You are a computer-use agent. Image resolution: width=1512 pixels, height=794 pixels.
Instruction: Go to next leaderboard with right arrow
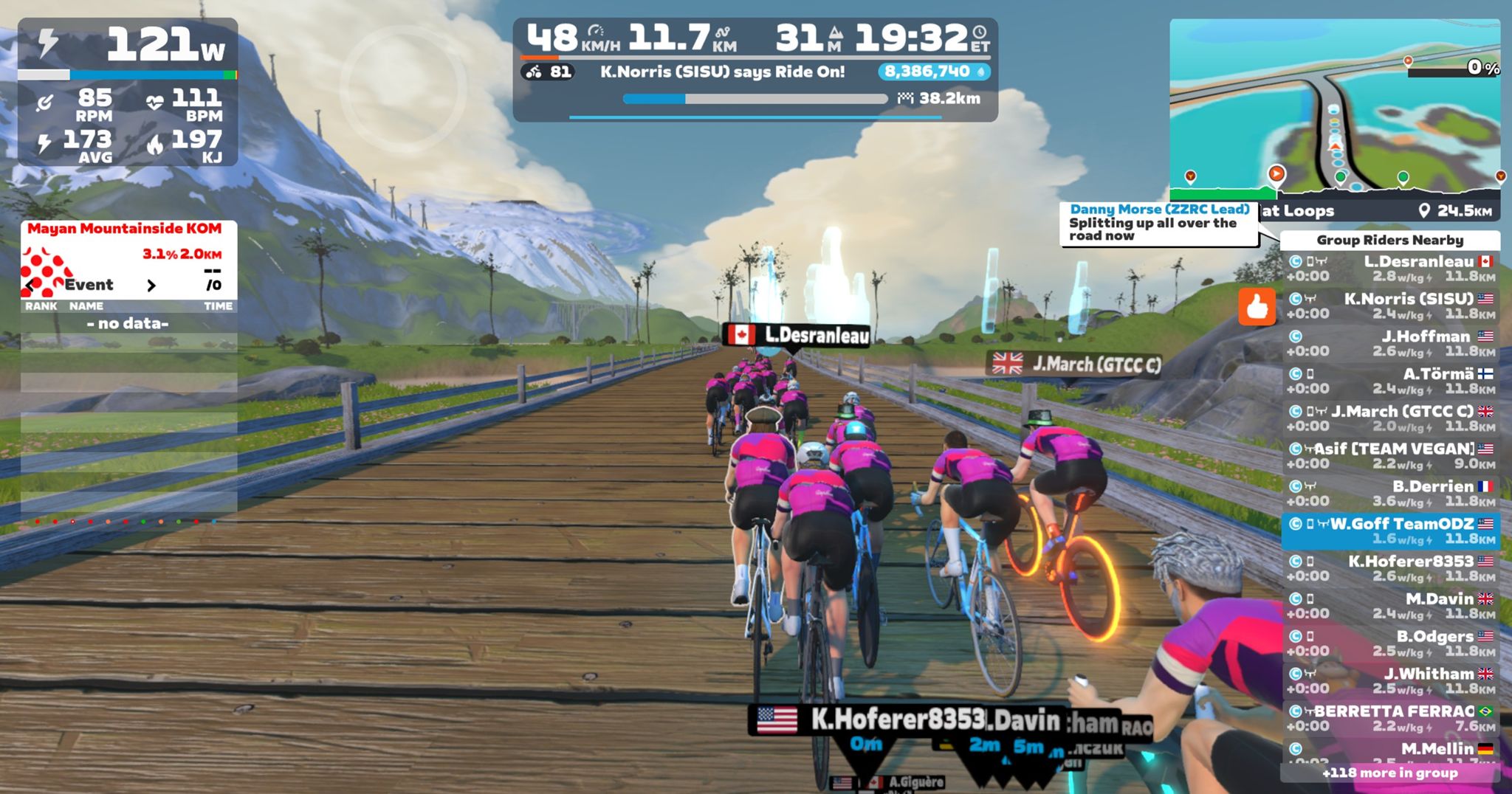(x=151, y=285)
